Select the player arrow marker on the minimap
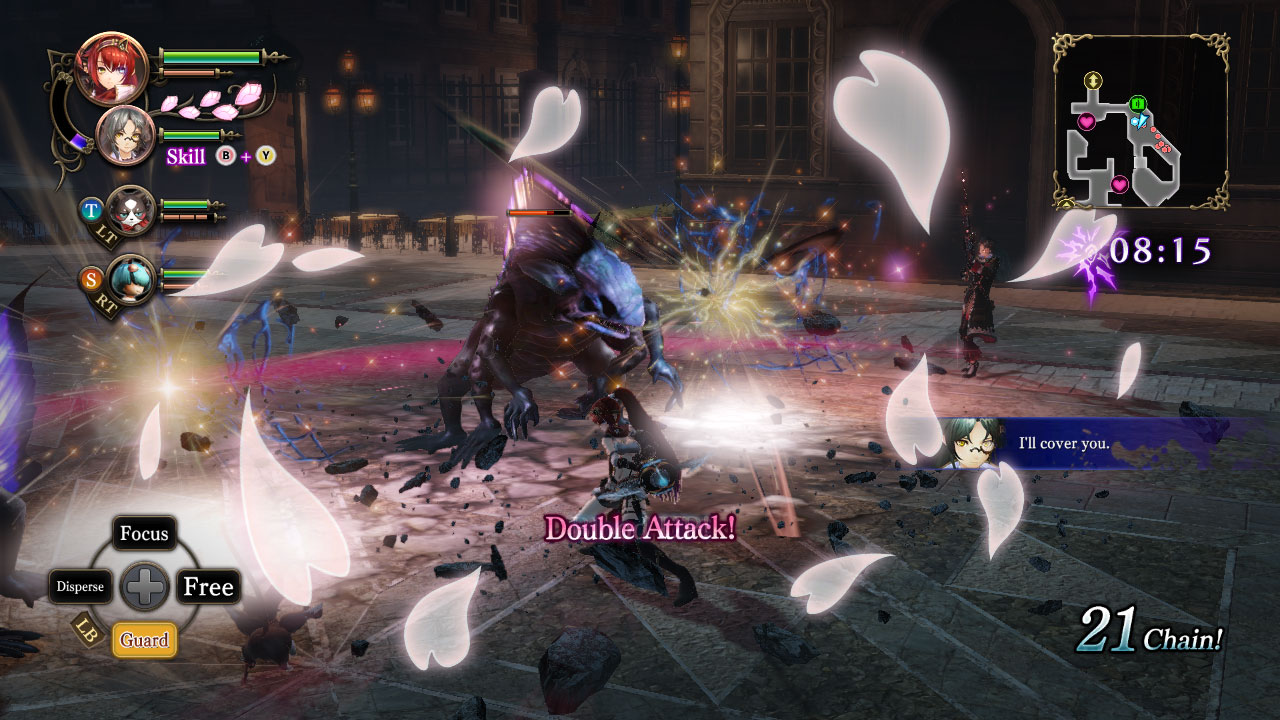 click(1142, 122)
